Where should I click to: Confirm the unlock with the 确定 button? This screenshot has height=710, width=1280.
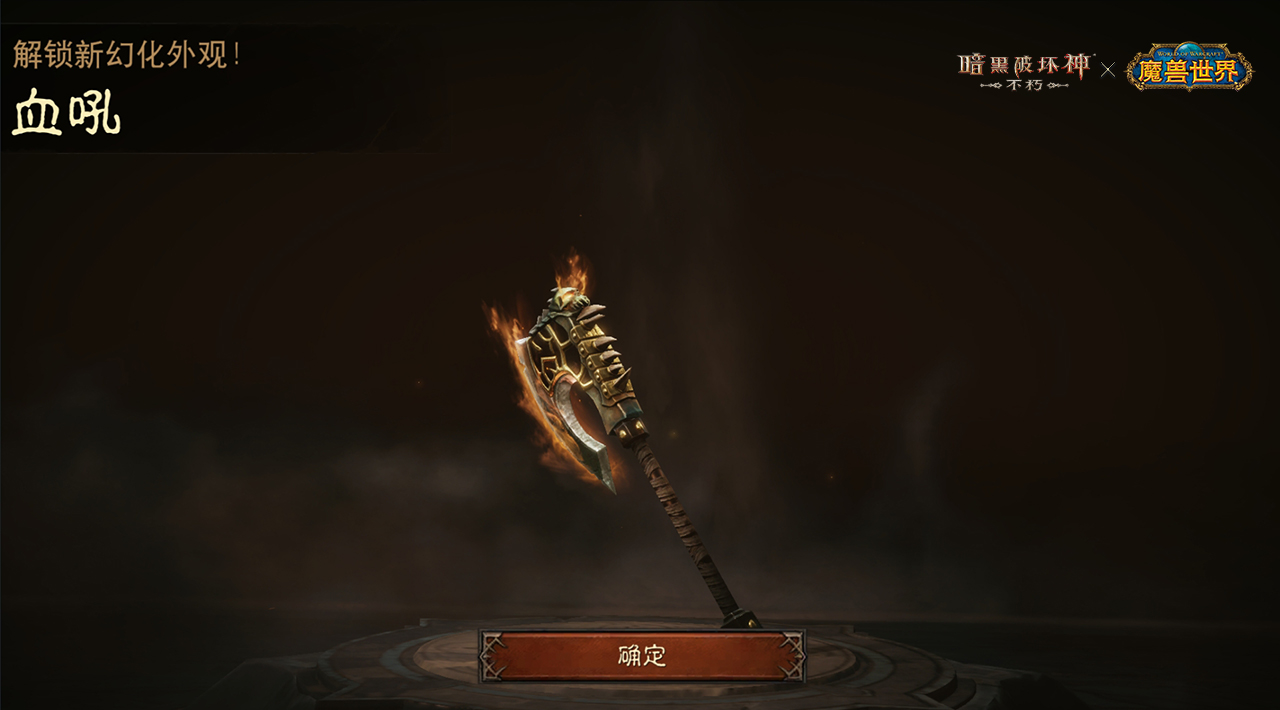[642, 656]
